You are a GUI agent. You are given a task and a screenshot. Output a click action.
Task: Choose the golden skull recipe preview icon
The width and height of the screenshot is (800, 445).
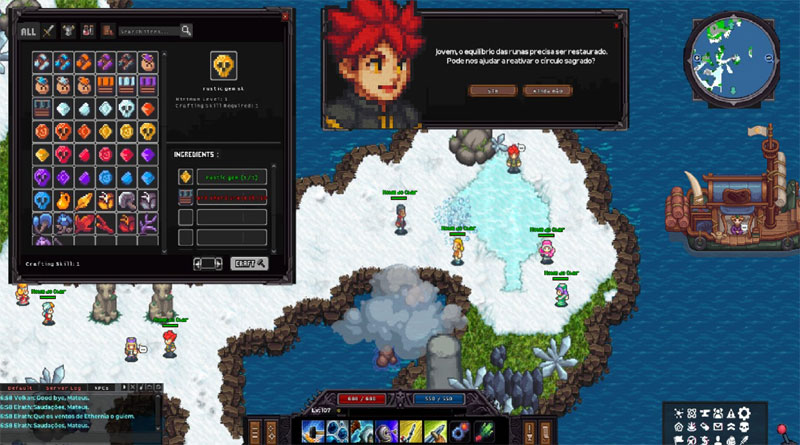224,67
